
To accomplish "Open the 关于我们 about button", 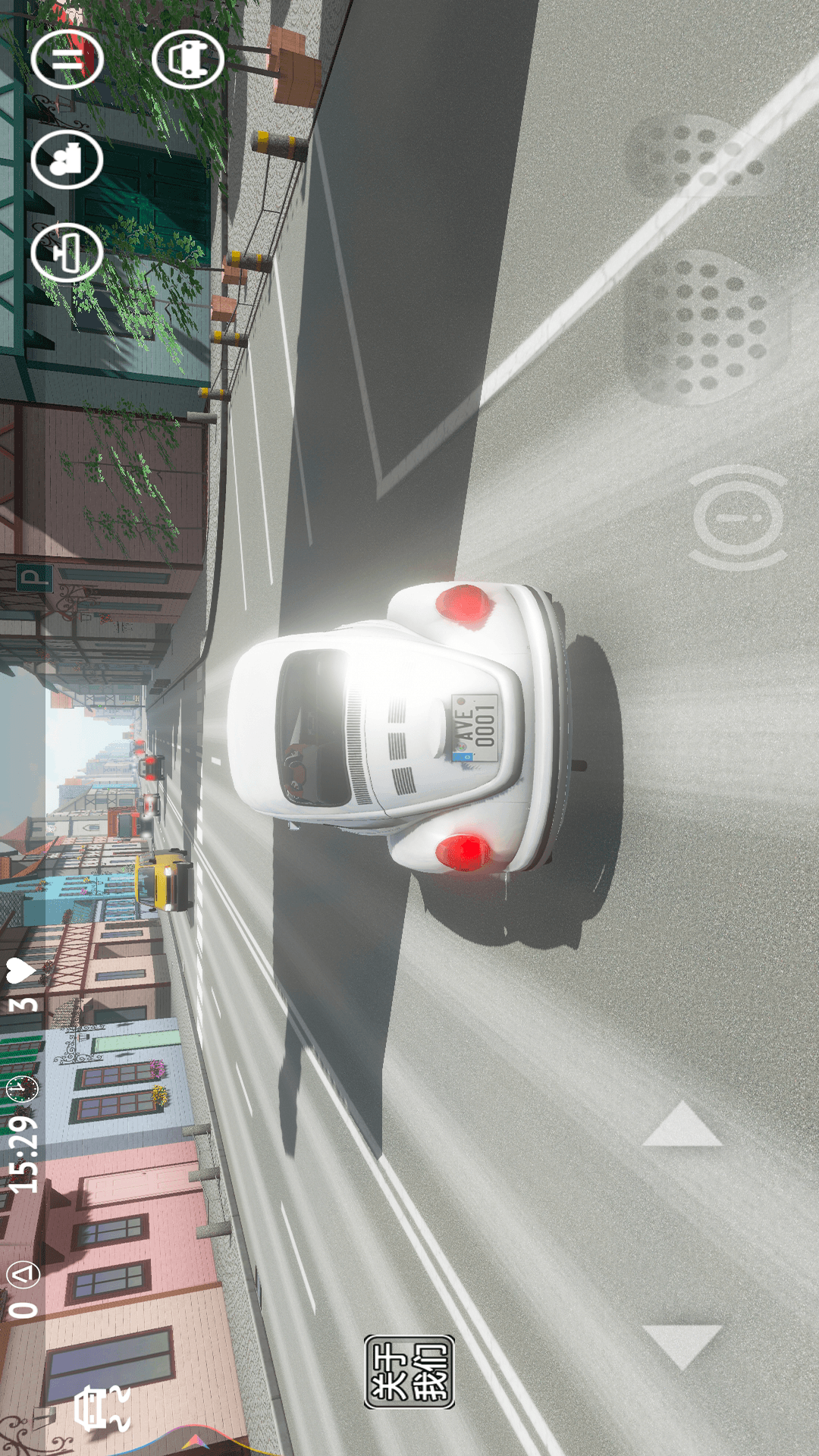I will click(x=409, y=1372).
